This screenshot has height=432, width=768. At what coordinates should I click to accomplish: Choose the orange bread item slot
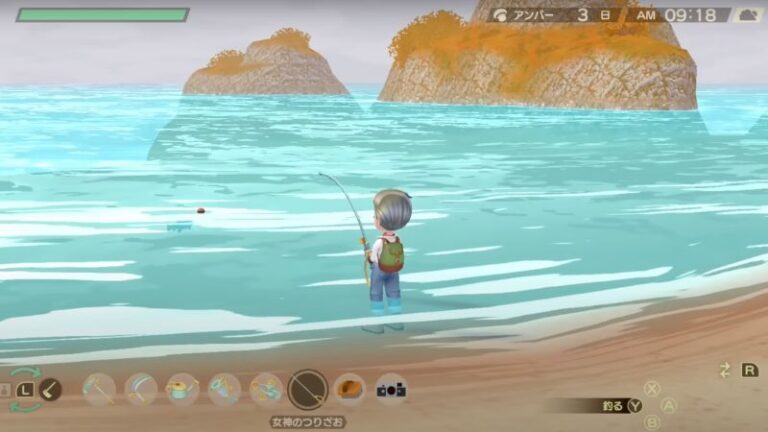[x=350, y=388]
